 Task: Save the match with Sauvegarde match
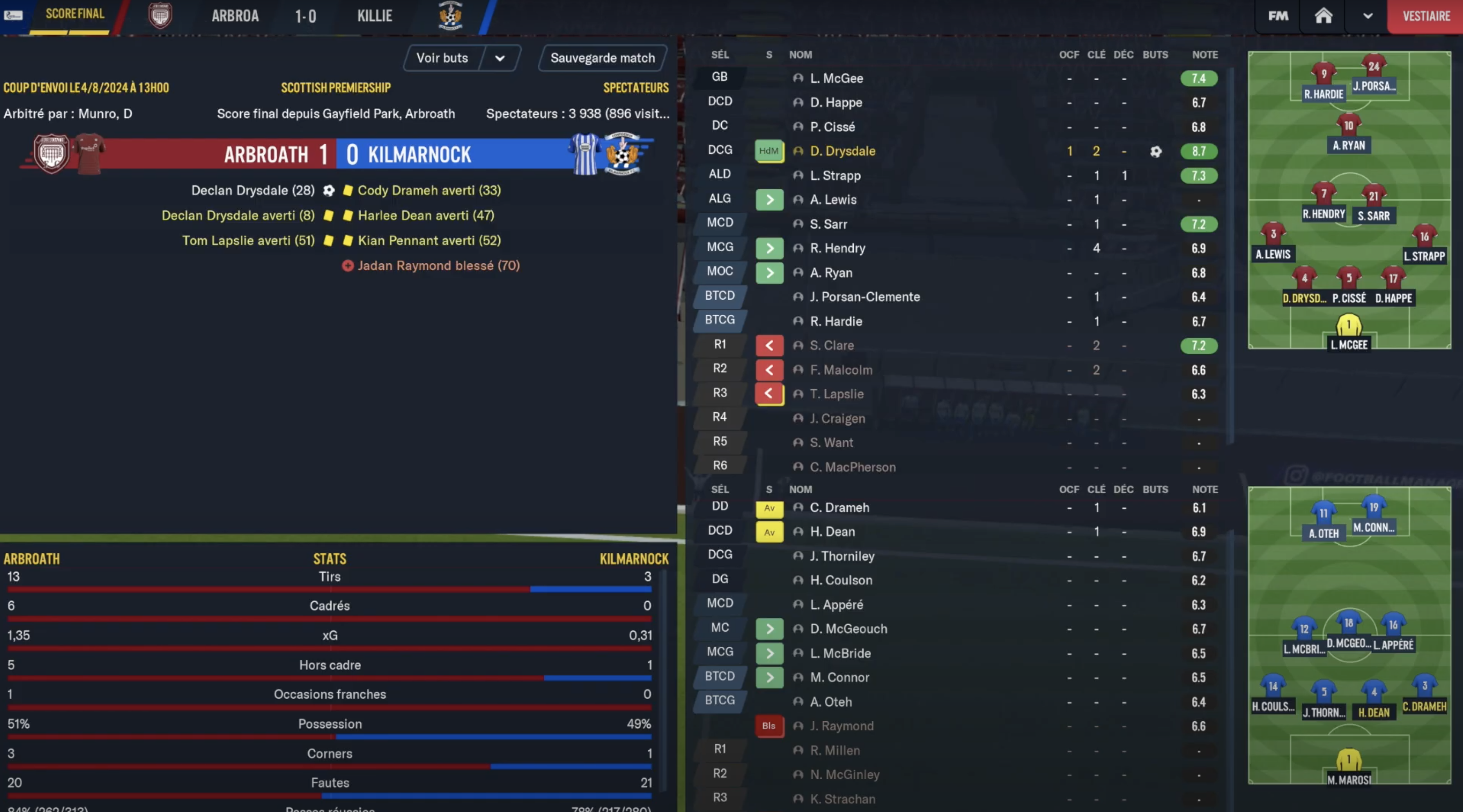[602, 58]
